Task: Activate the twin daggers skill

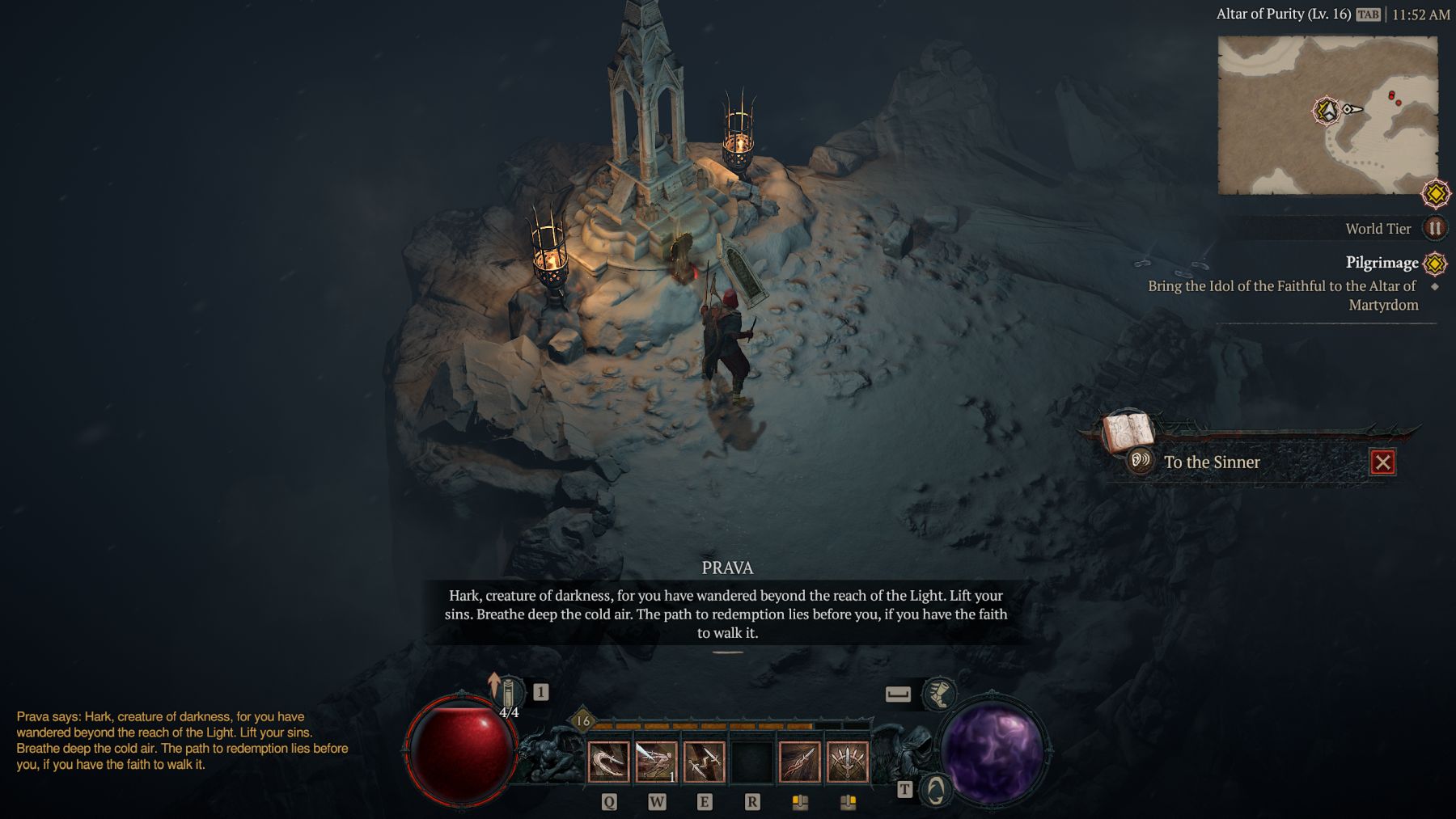Action: click(x=704, y=762)
